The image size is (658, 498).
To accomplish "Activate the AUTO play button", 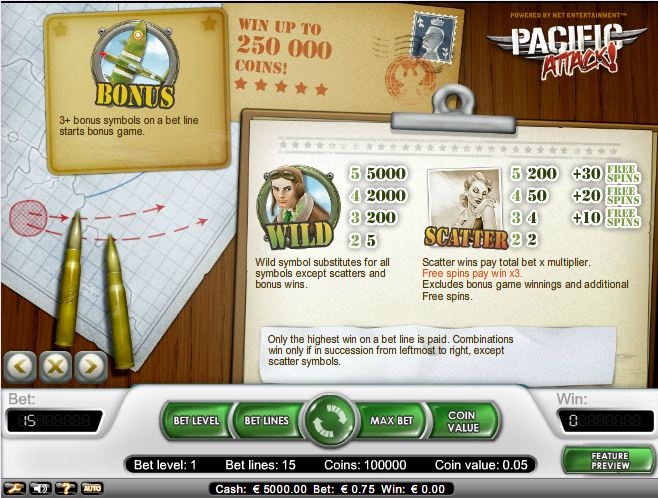I will click(x=92, y=488).
